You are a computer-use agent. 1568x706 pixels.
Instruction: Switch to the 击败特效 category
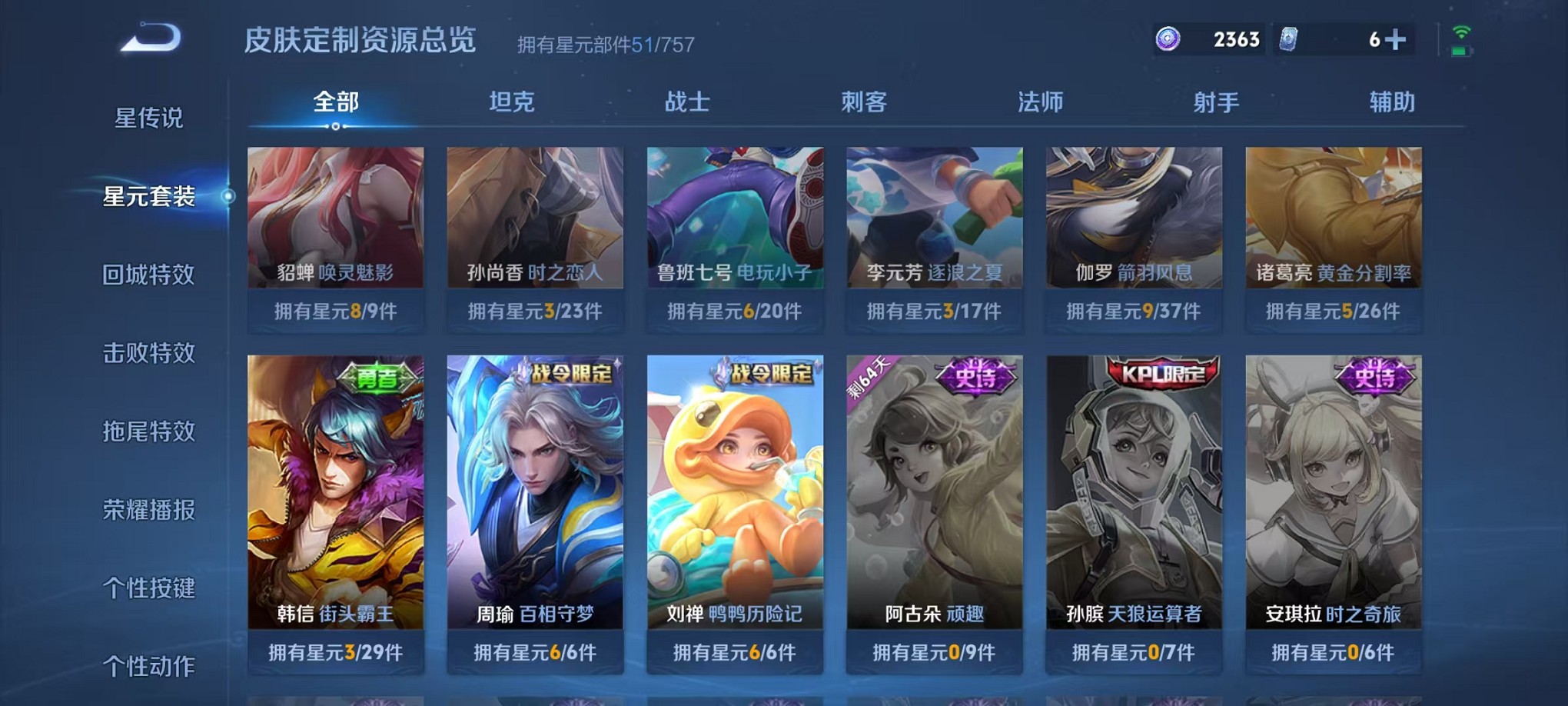pyautogui.click(x=145, y=353)
